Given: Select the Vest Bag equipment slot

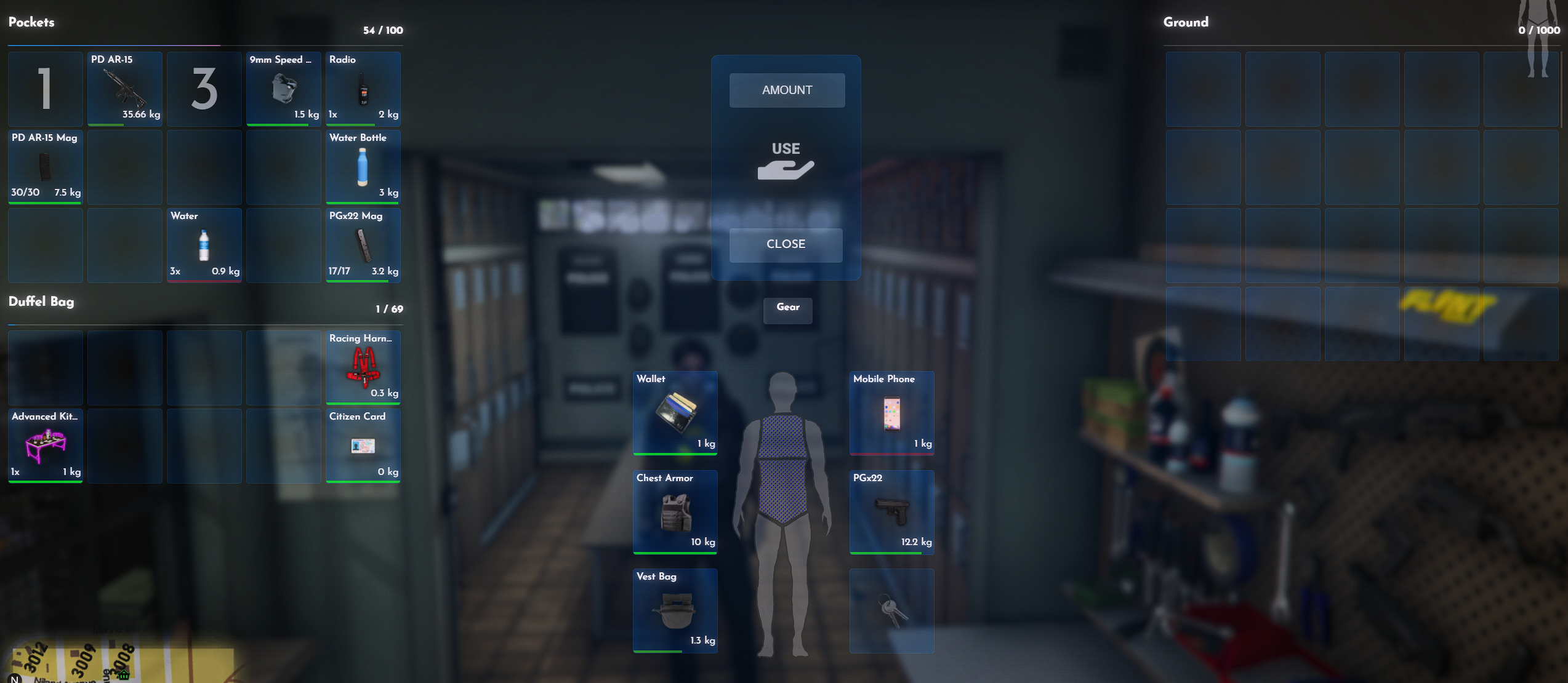Looking at the screenshot, I should (675, 610).
